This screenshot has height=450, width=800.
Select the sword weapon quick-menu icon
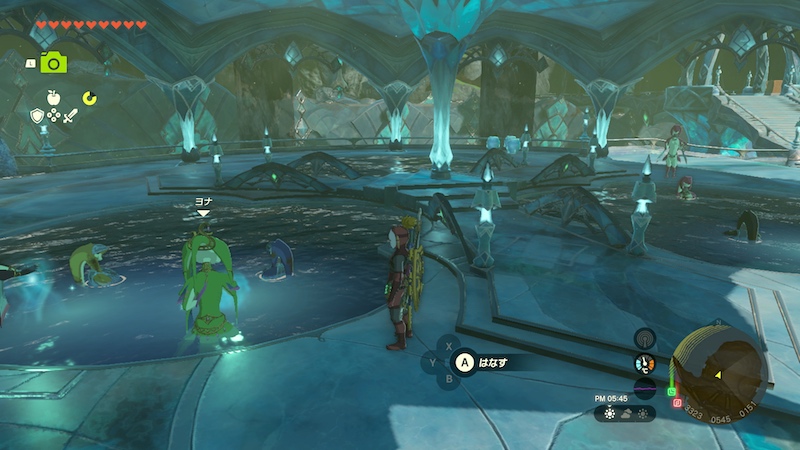click(x=70, y=116)
